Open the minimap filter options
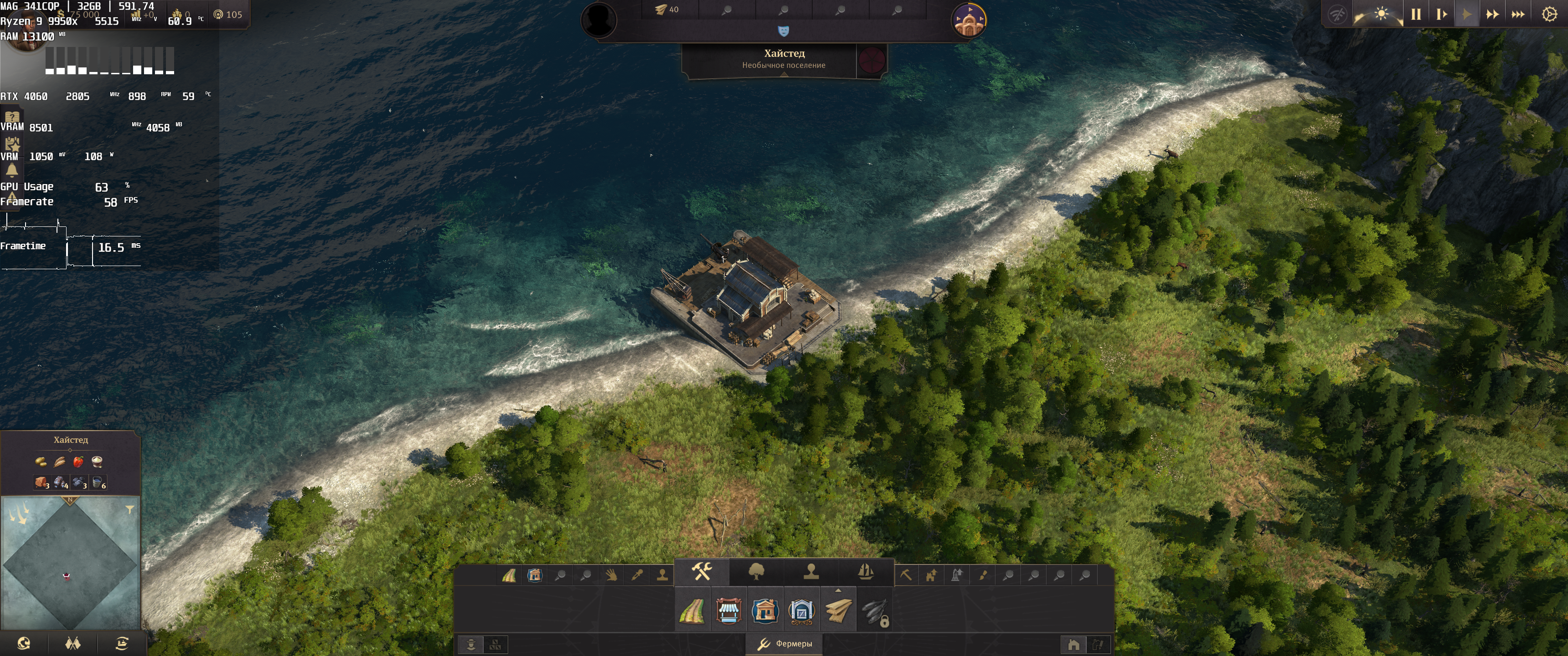Screen dimensions: 1568x656 [x=129, y=509]
